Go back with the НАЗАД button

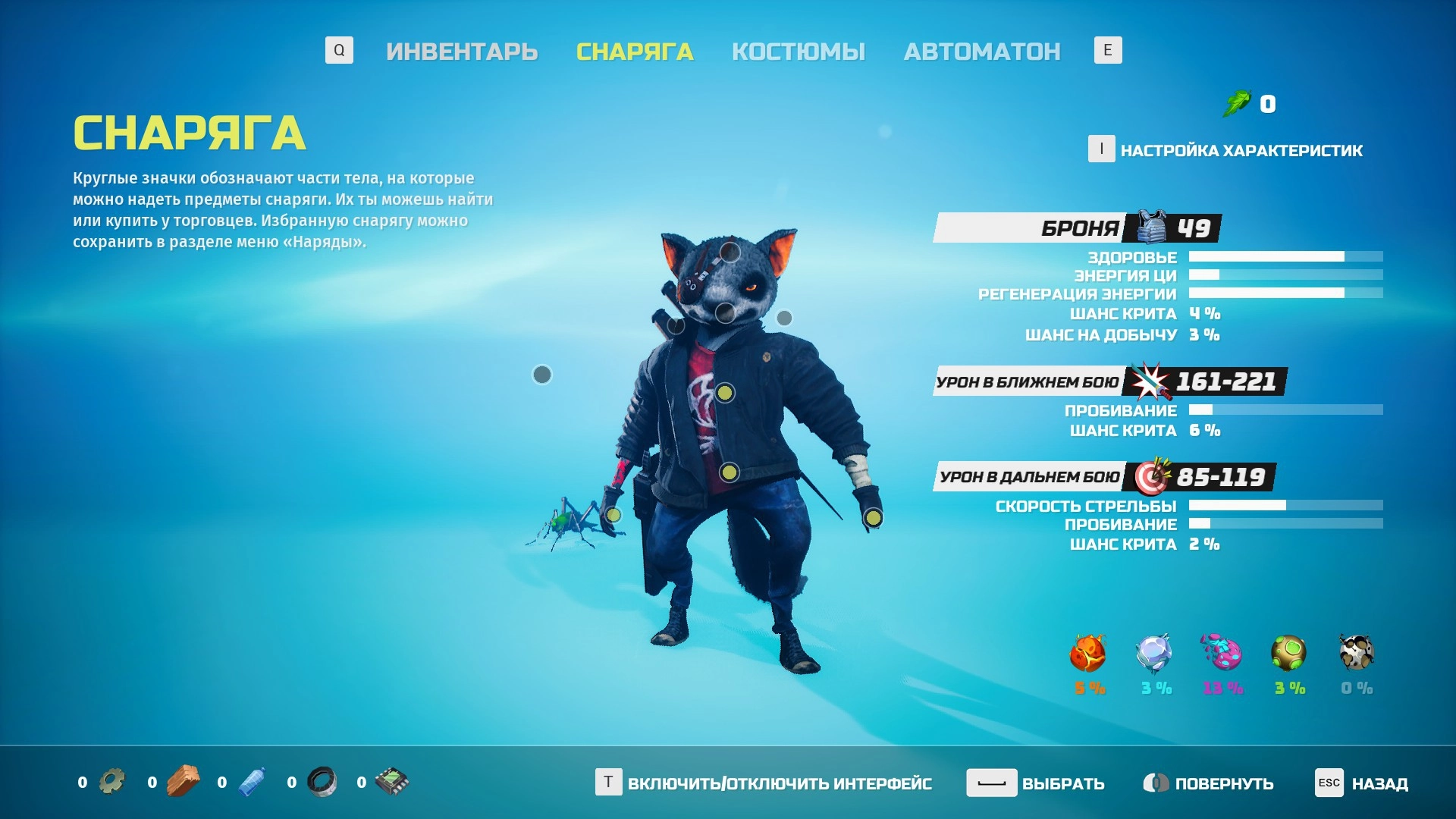pyautogui.click(x=1379, y=783)
